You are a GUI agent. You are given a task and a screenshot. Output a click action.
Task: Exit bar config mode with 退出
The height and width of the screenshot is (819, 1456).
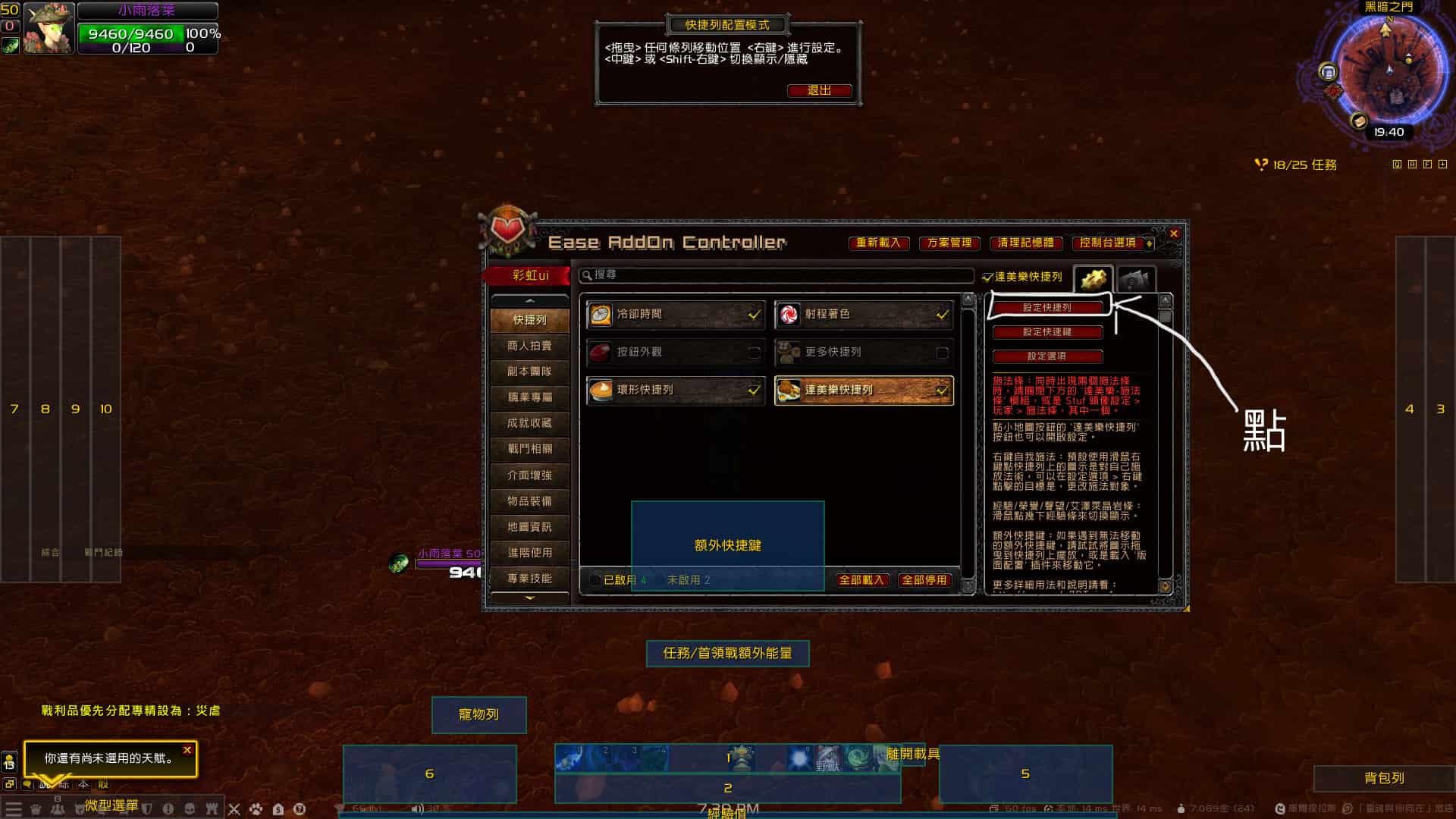(x=819, y=90)
